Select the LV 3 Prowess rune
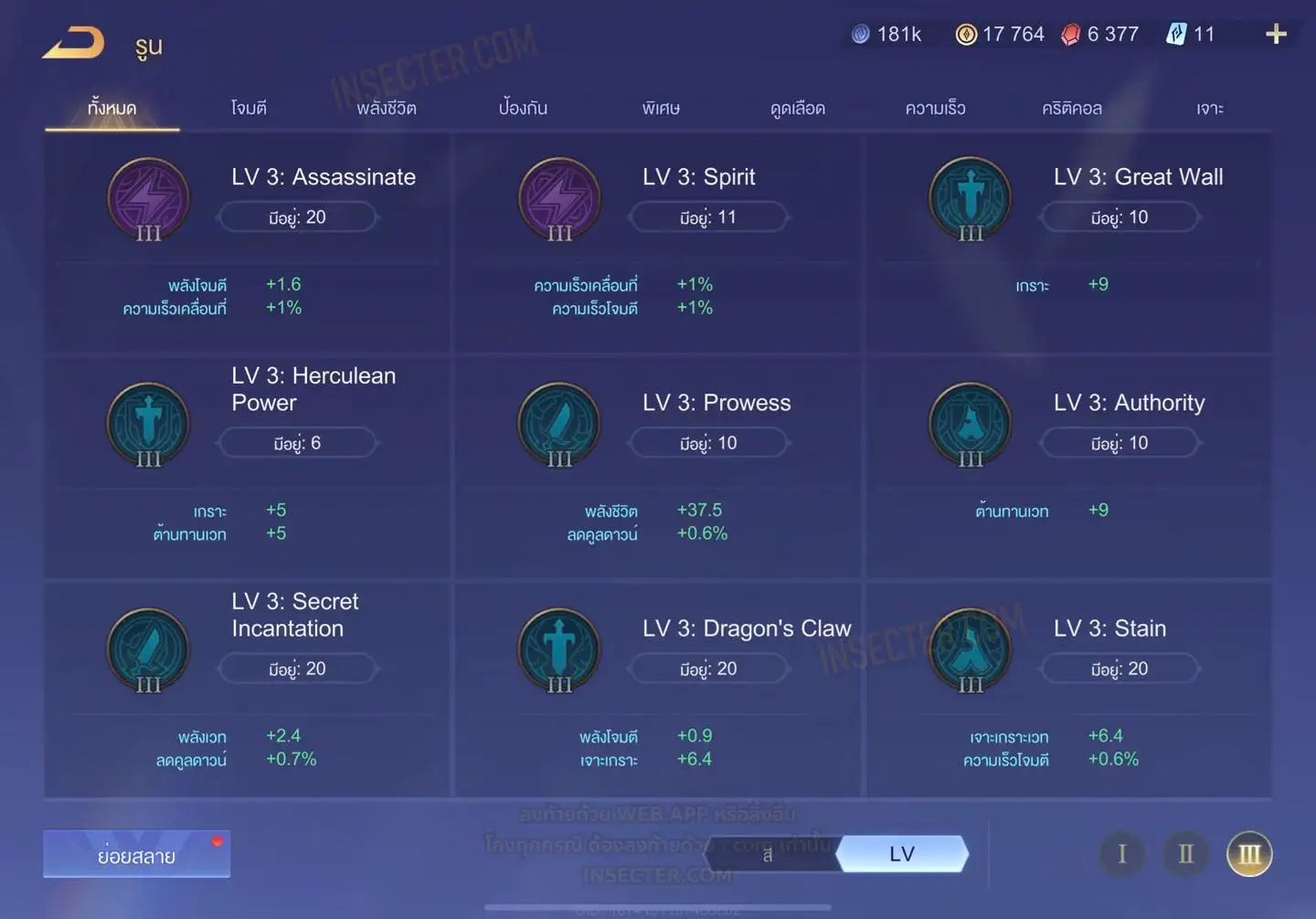 pyautogui.click(x=658, y=466)
